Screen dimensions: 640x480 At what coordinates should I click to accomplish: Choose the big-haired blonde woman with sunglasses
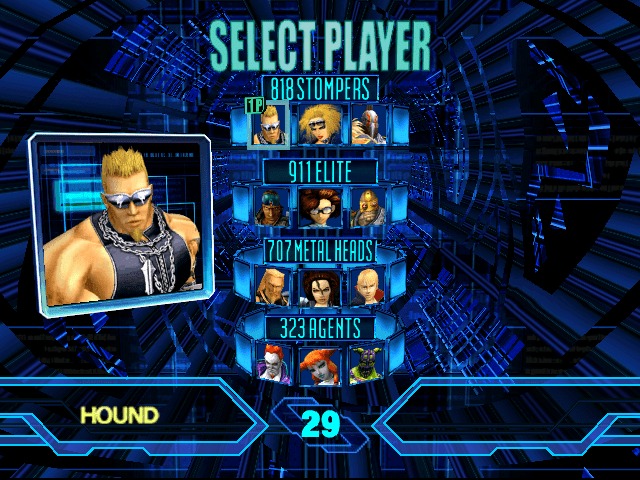tap(320, 125)
